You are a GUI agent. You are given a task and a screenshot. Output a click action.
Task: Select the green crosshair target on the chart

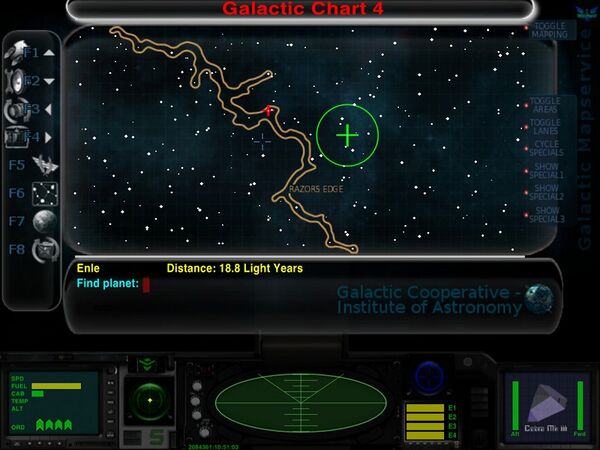pyautogui.click(x=347, y=135)
